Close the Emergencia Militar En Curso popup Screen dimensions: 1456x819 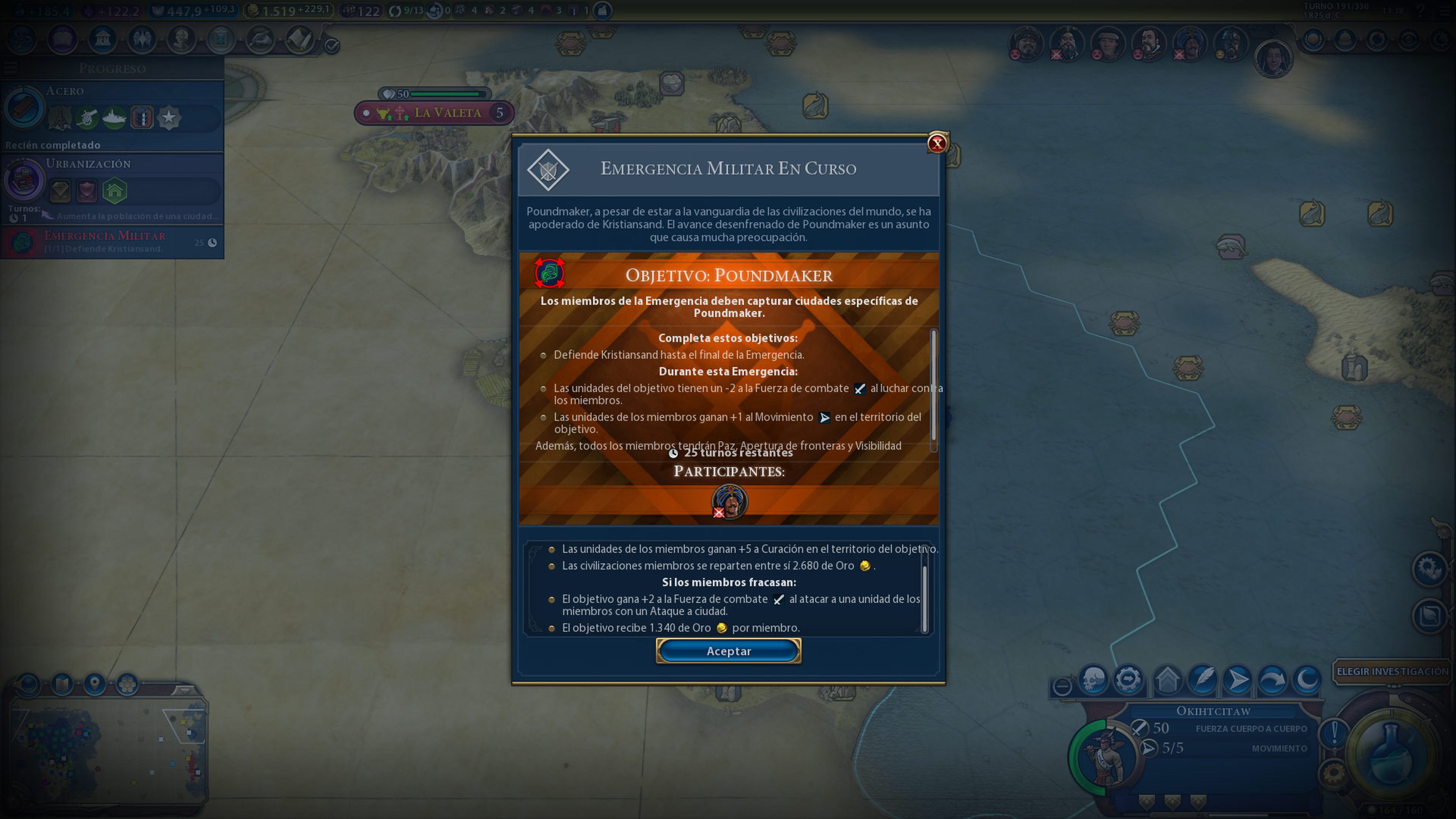[937, 143]
